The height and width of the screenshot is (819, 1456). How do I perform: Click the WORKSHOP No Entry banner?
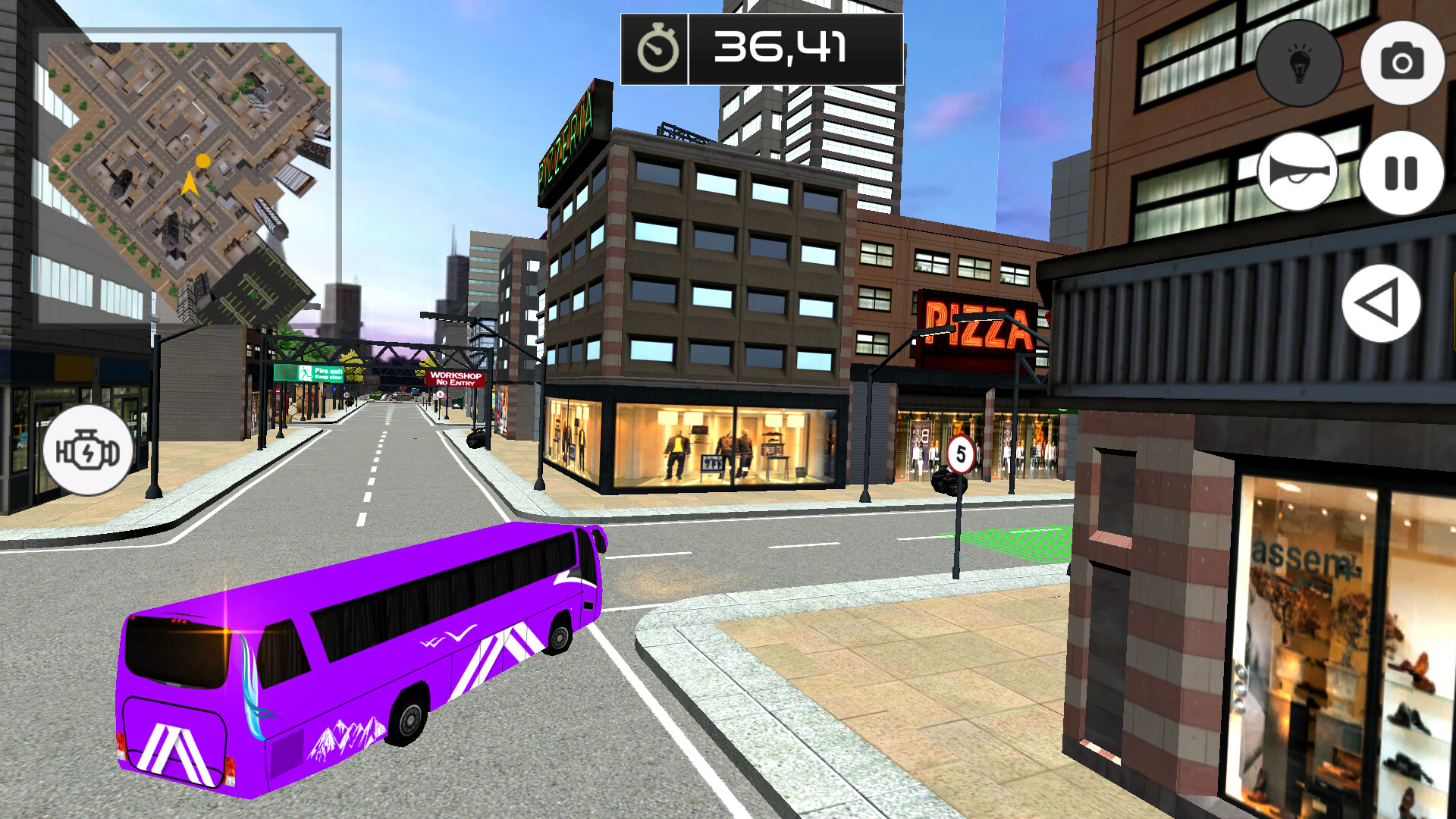point(453,379)
